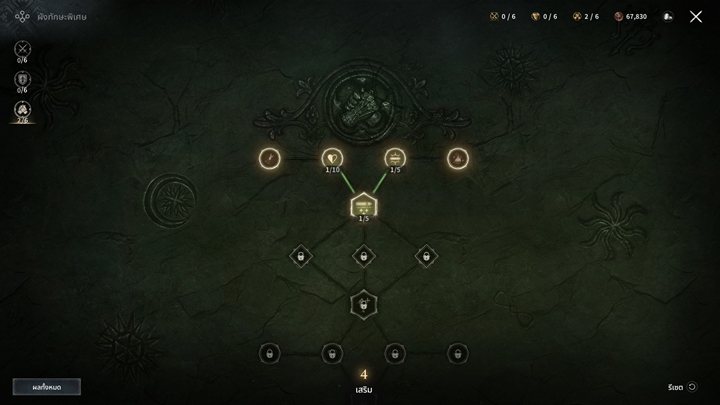Select the broken heart skill node
The width and height of the screenshot is (720, 405).
(x=333, y=158)
